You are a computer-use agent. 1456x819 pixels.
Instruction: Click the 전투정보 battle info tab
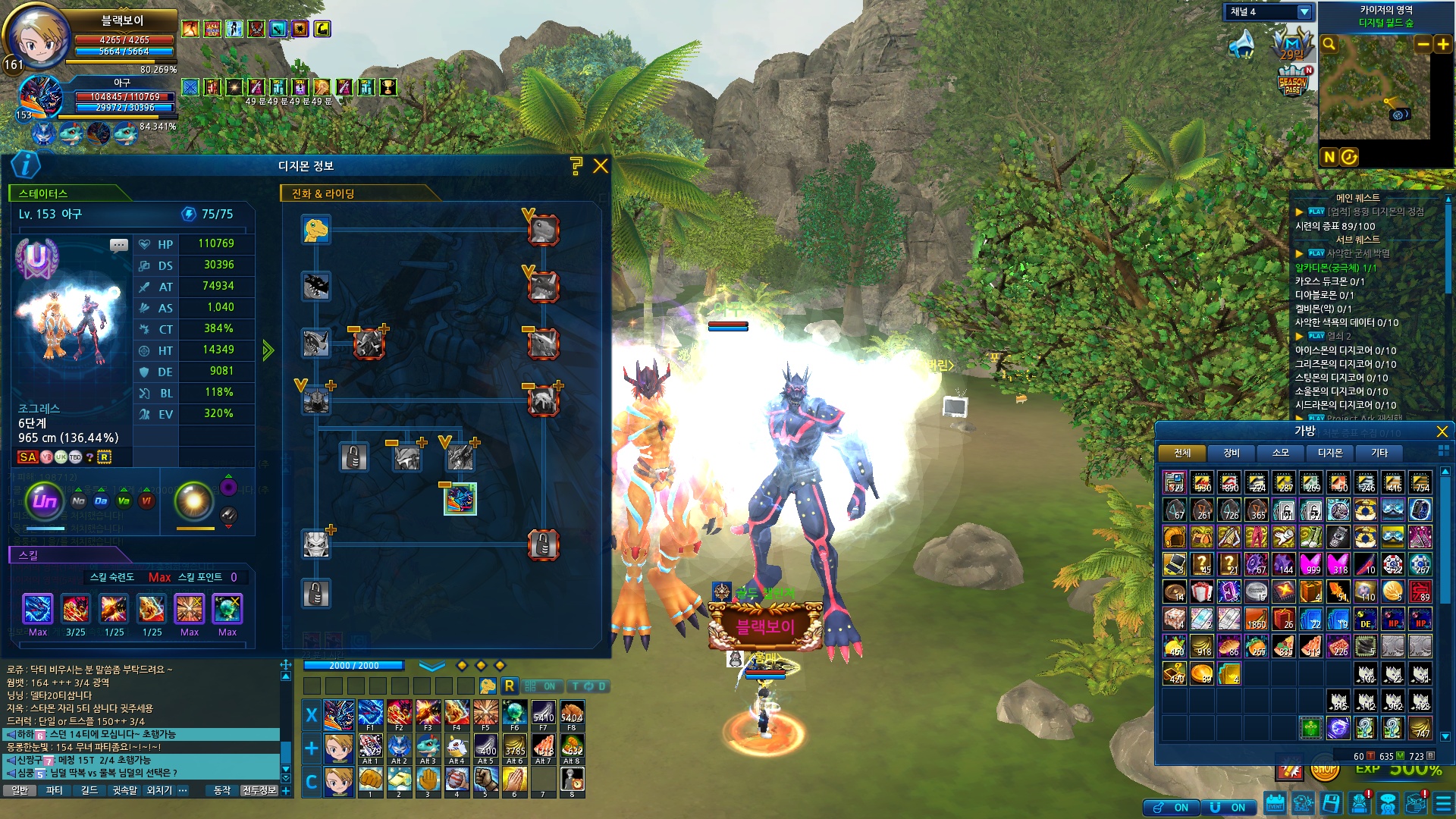[259, 790]
